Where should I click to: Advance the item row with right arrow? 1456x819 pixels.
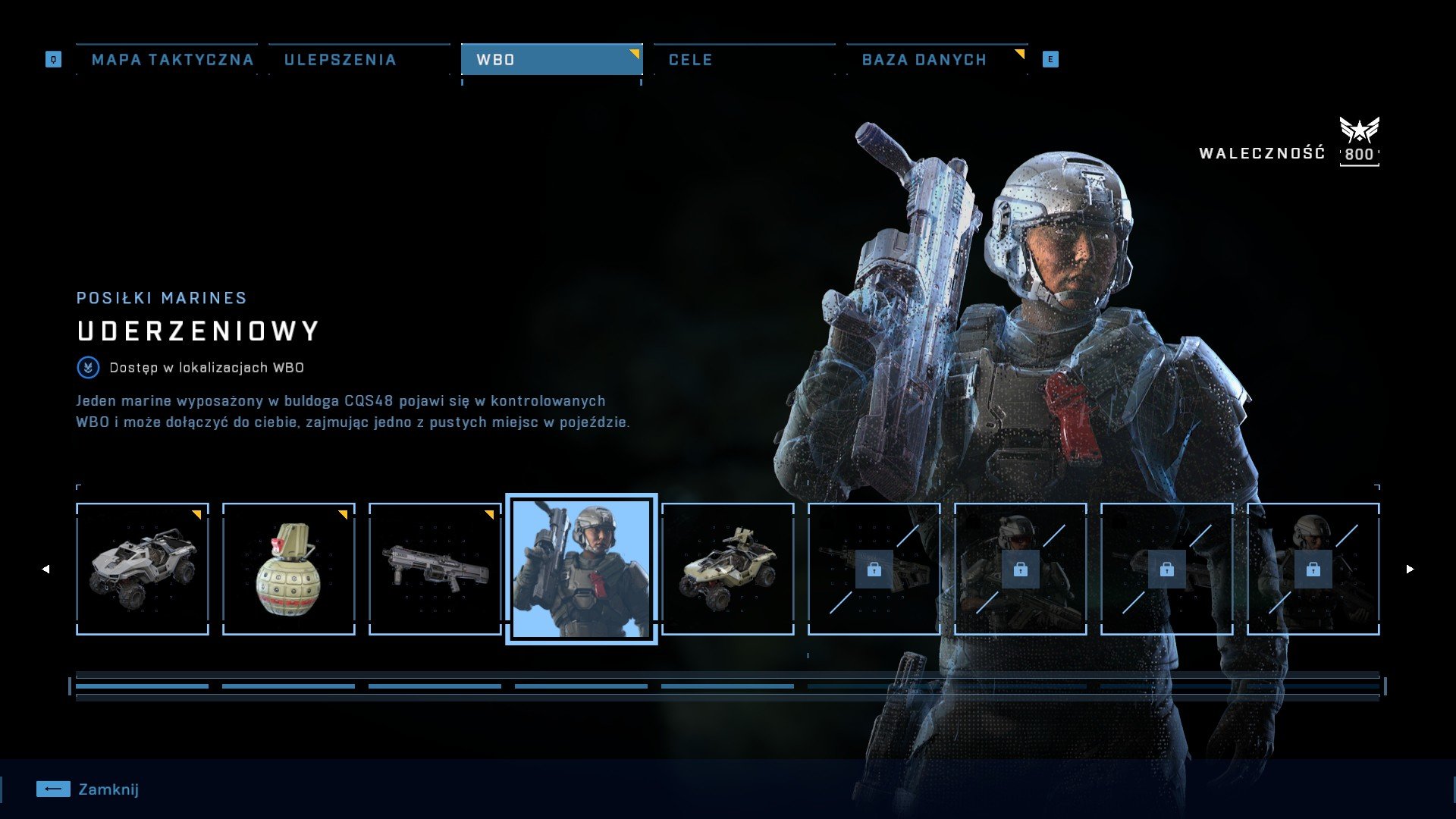[1410, 569]
